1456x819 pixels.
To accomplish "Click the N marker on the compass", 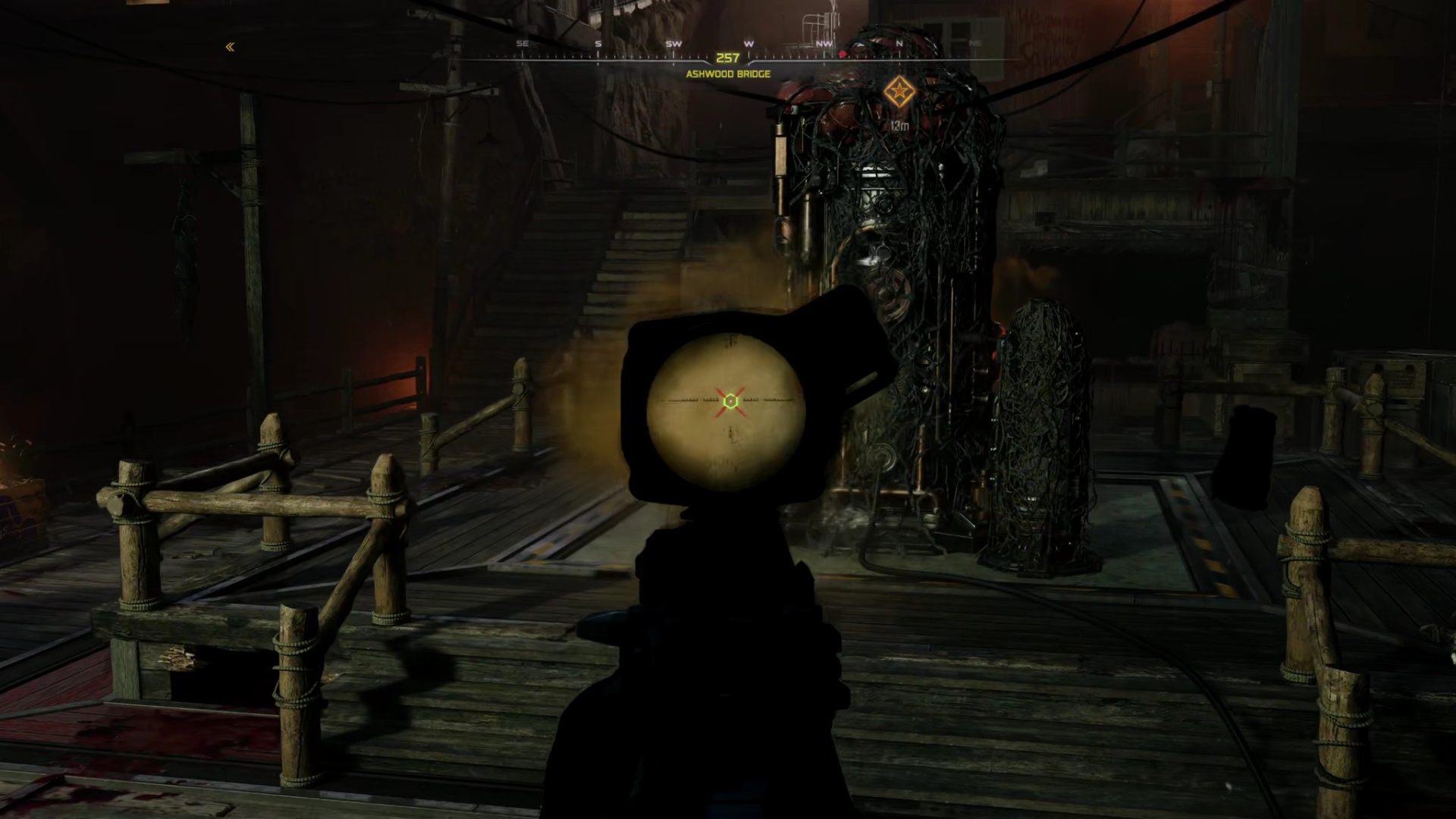I will pyautogui.click(x=899, y=43).
